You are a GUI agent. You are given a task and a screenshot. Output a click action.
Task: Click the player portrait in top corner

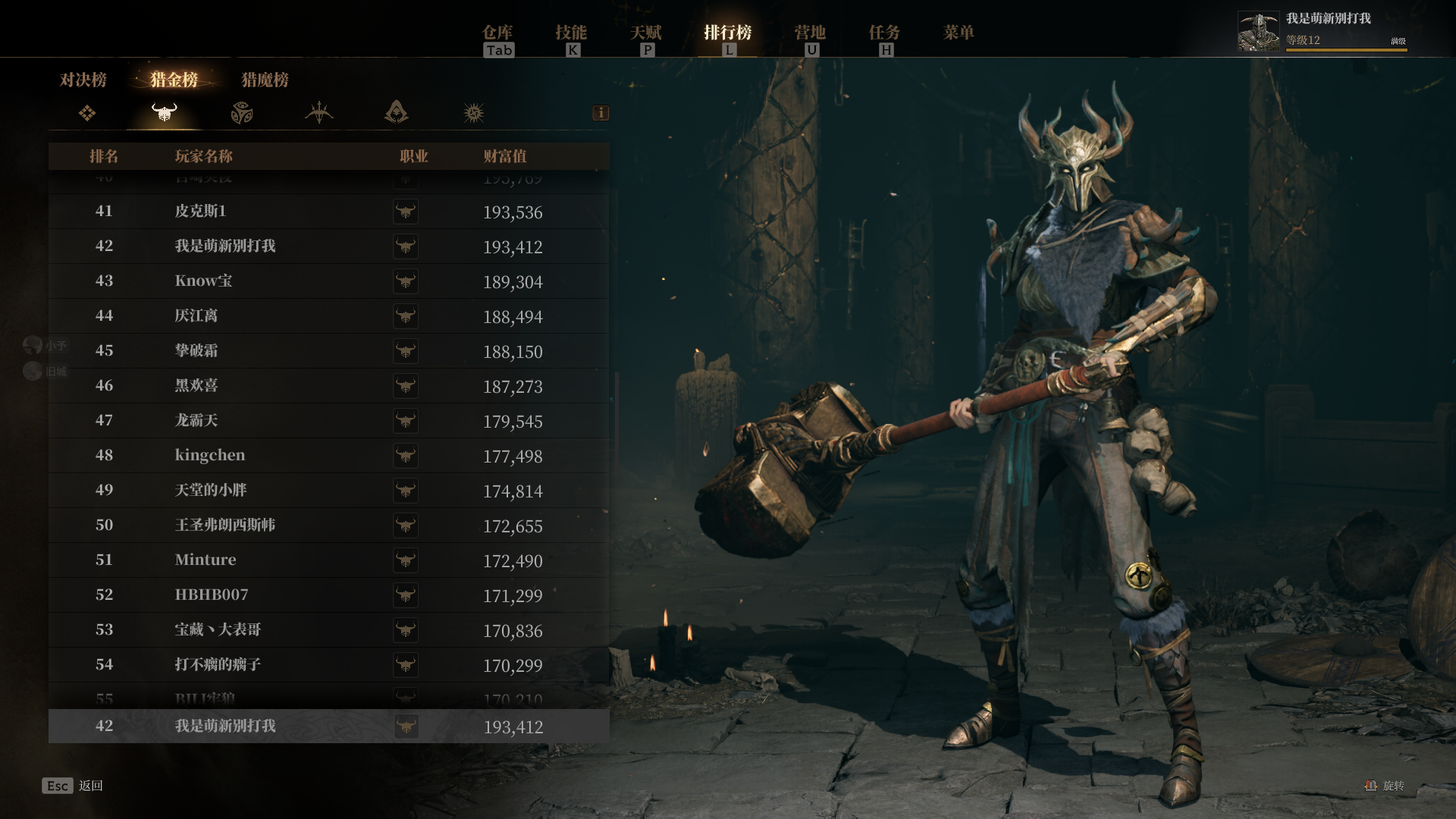coord(1258,32)
